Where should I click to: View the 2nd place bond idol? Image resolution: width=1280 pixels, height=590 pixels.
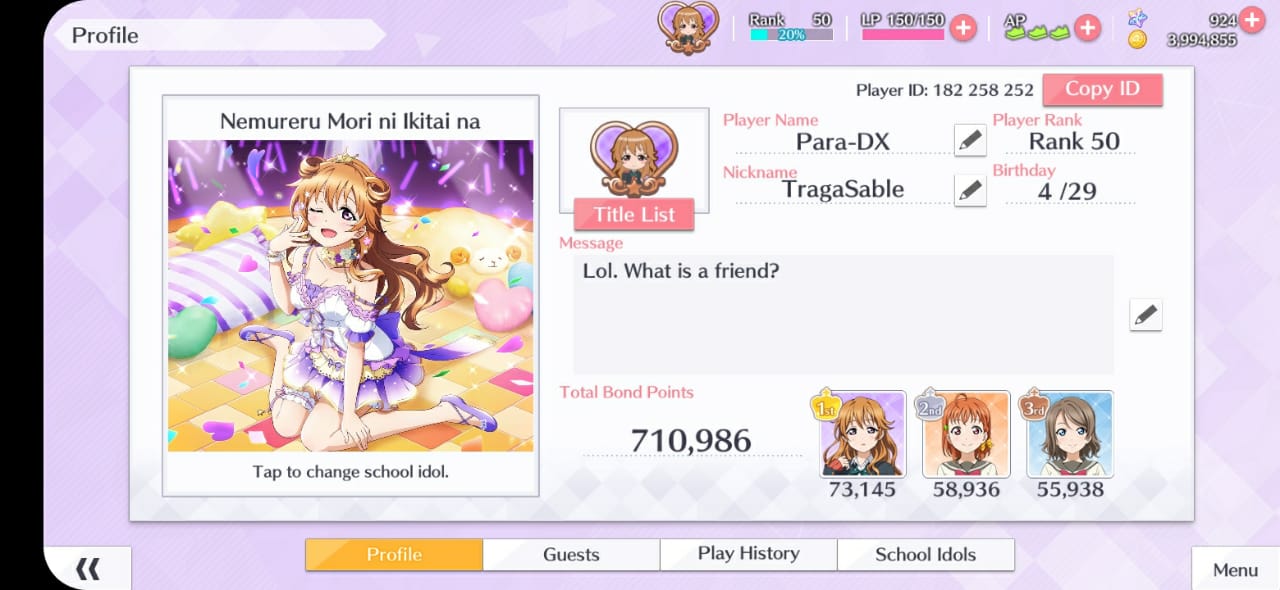[965, 434]
